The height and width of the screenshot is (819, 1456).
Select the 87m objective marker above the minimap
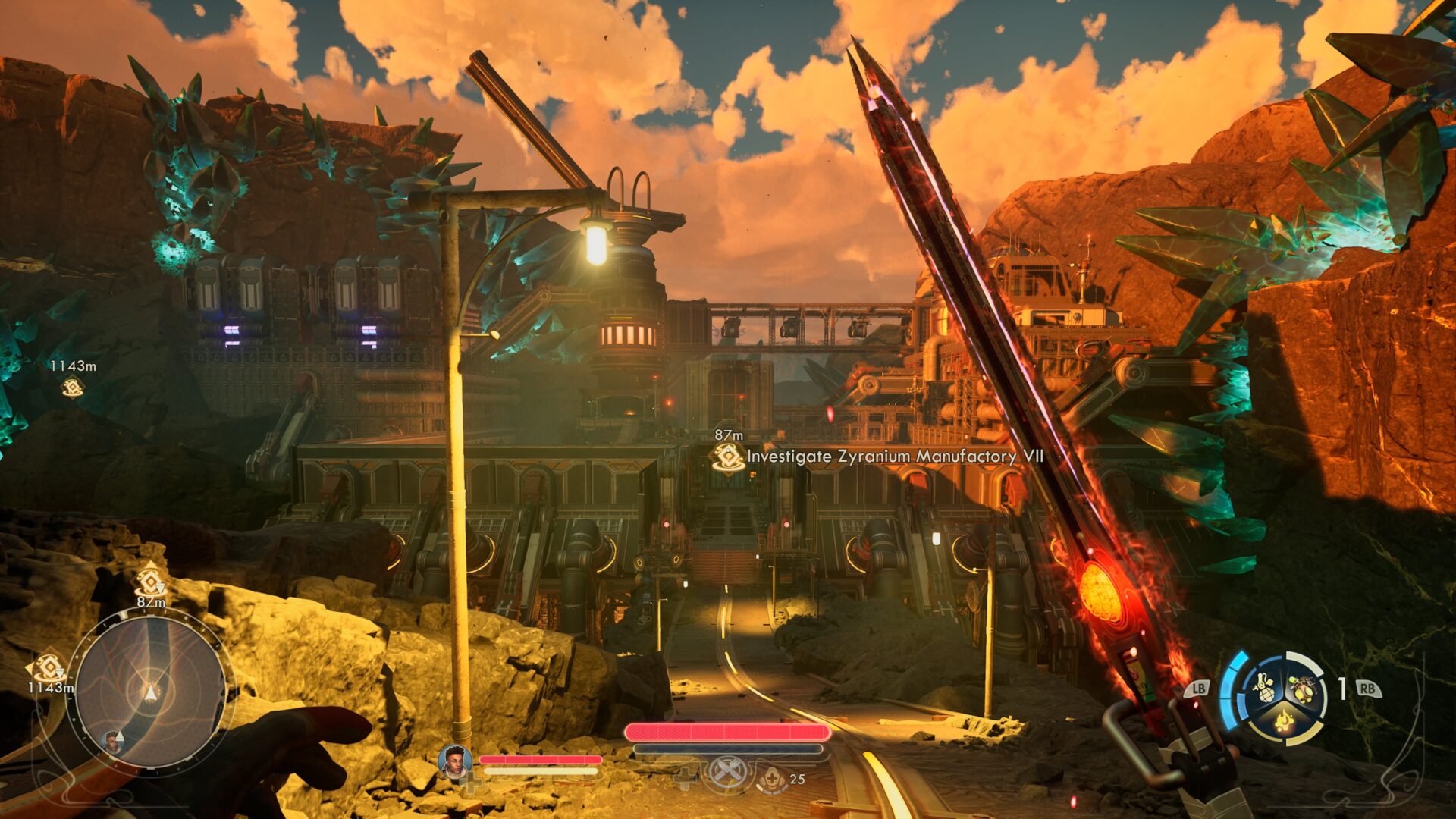(x=150, y=582)
